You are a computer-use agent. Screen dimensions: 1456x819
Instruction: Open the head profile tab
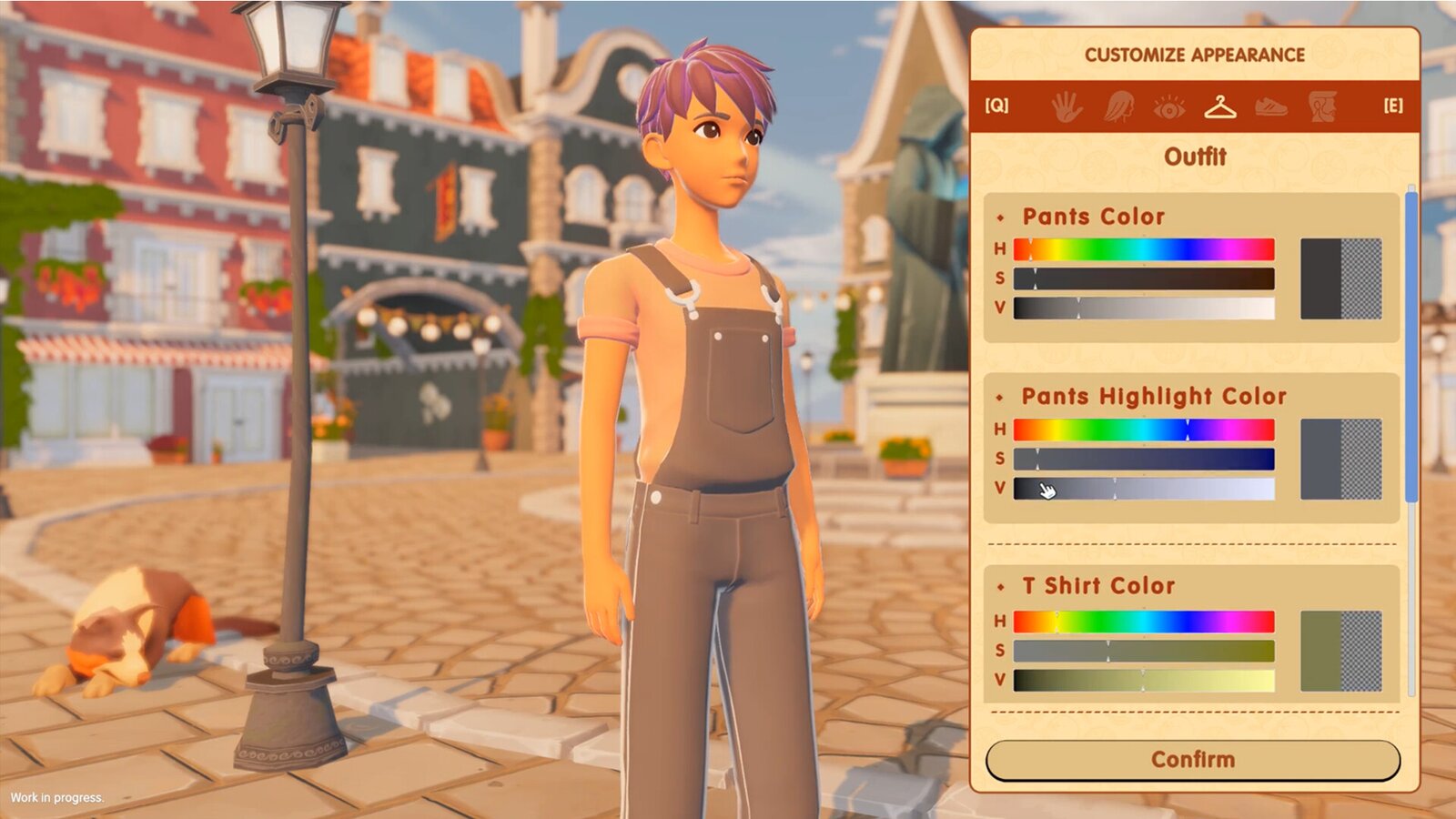pos(1321,106)
